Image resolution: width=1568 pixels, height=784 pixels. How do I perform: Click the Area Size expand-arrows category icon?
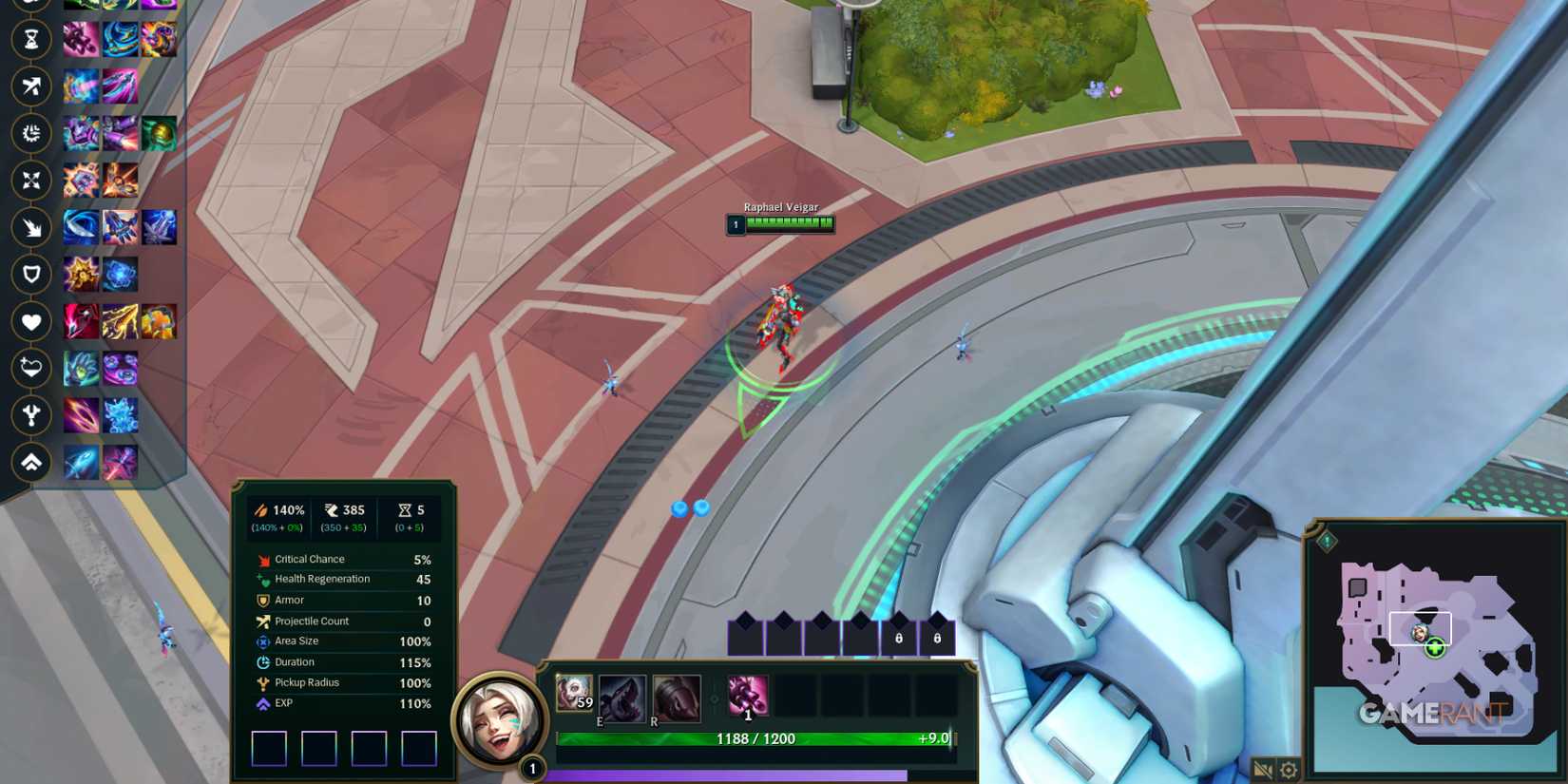coord(31,181)
